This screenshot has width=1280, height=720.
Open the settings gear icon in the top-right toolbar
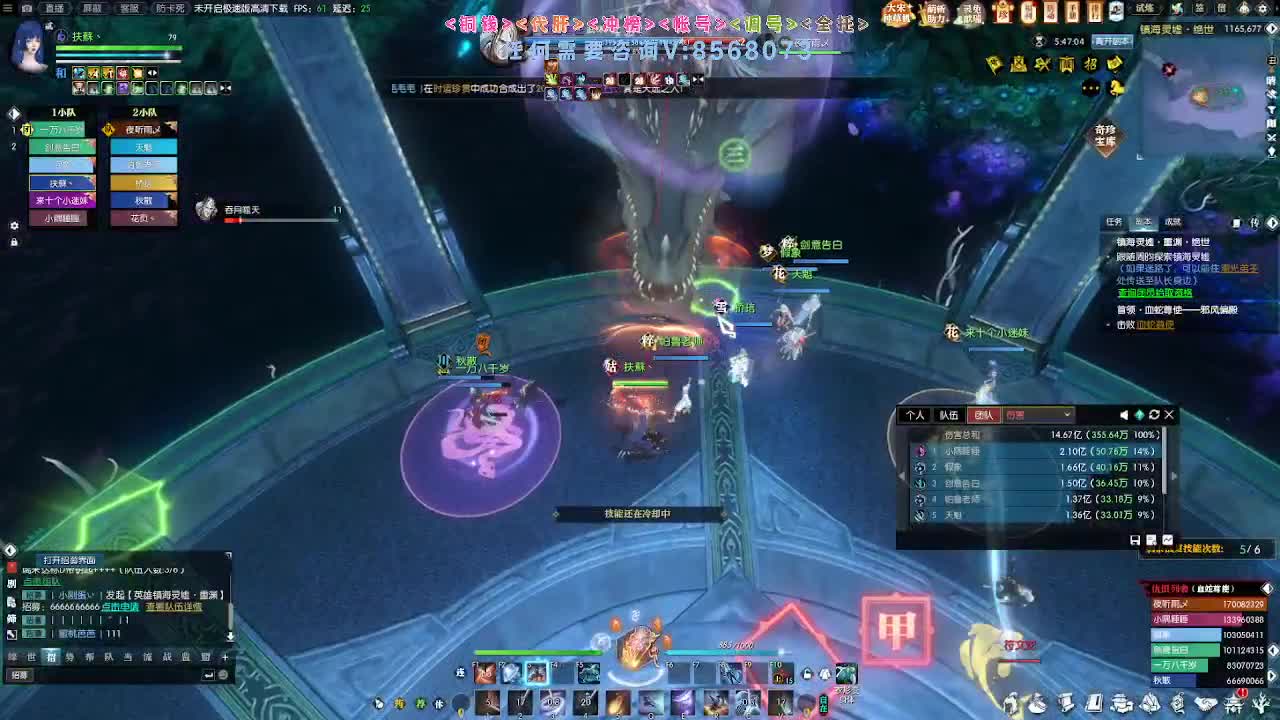tap(1263, 8)
